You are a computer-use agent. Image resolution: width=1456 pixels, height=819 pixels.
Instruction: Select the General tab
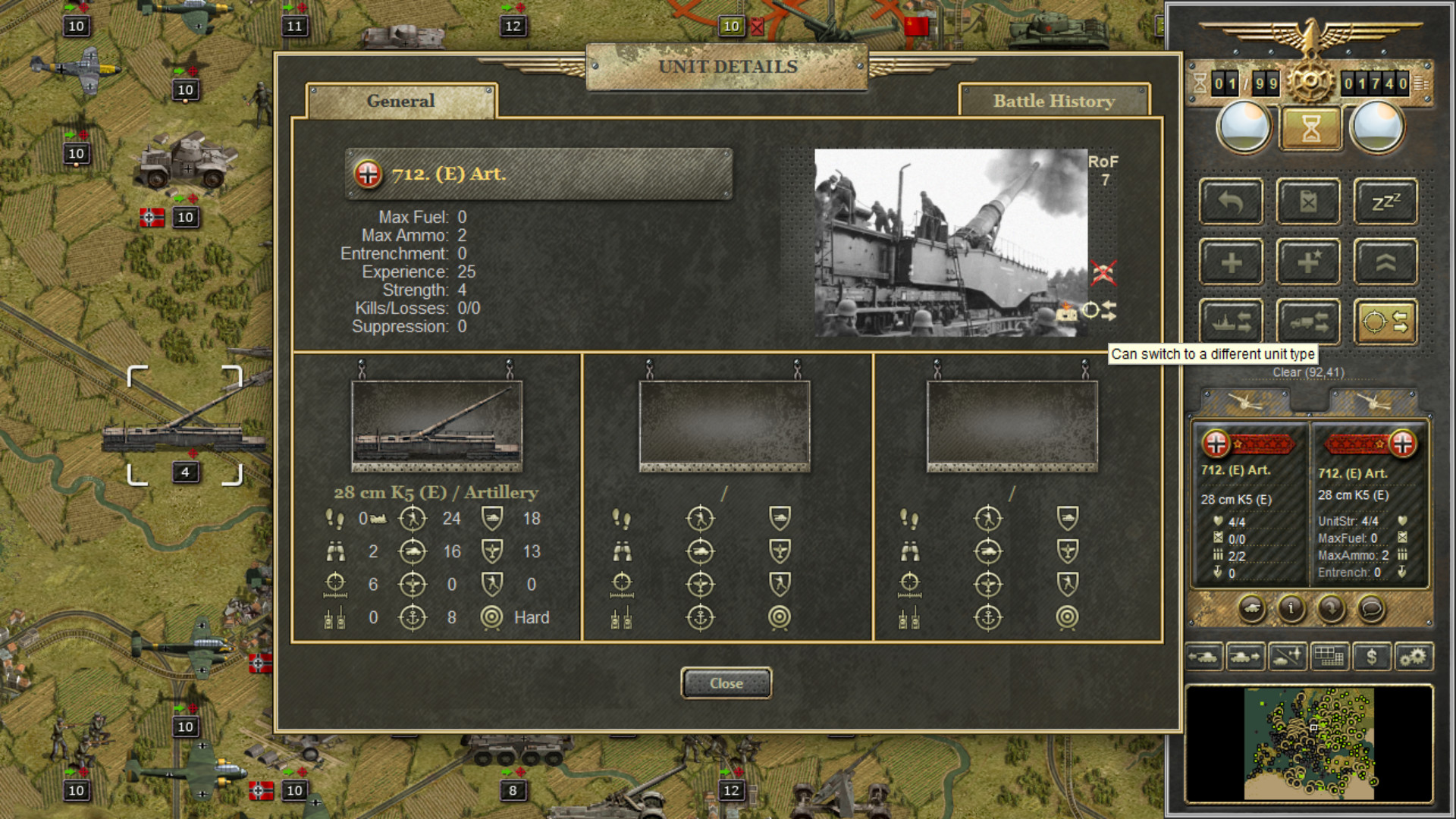pyautogui.click(x=400, y=101)
